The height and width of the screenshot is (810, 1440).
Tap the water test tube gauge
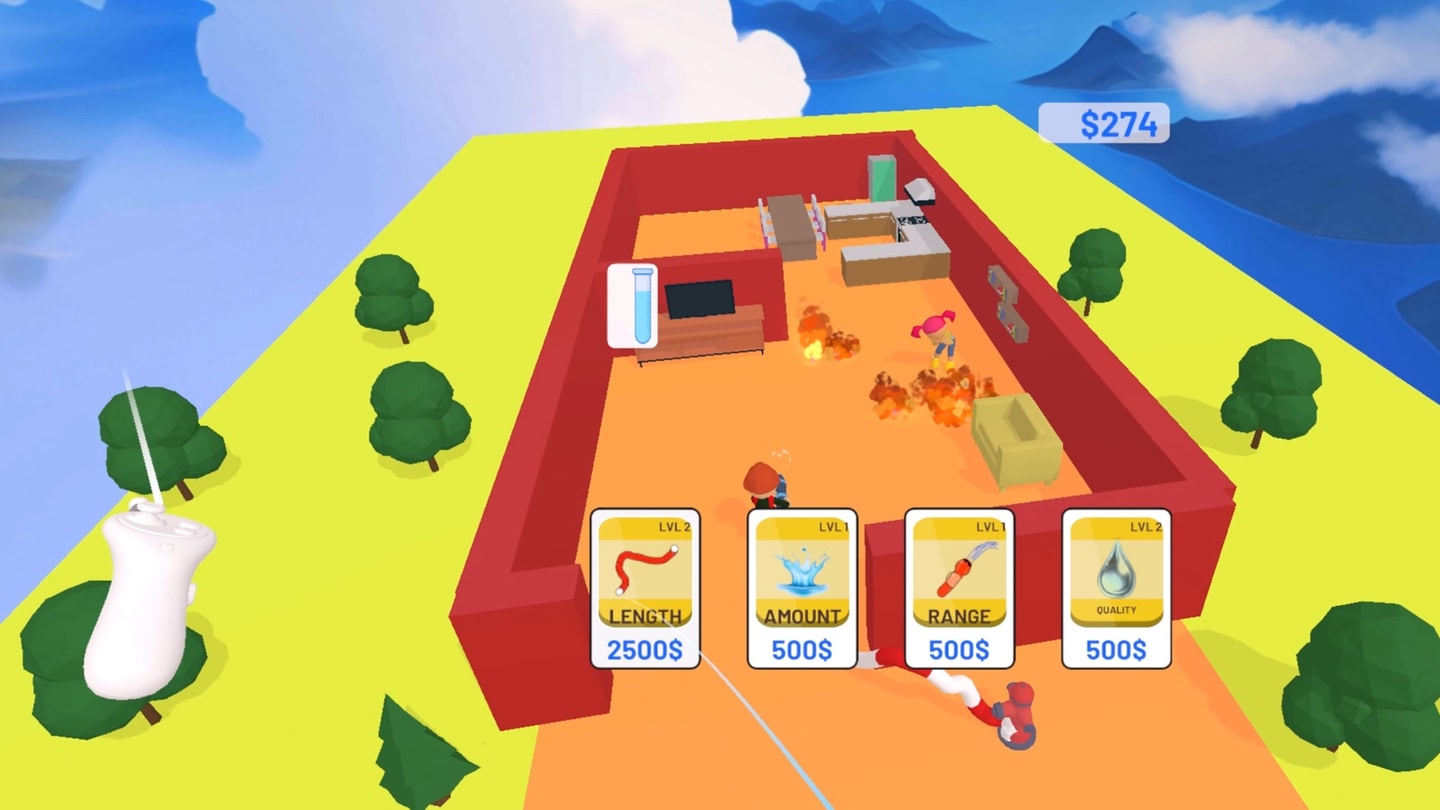point(634,305)
